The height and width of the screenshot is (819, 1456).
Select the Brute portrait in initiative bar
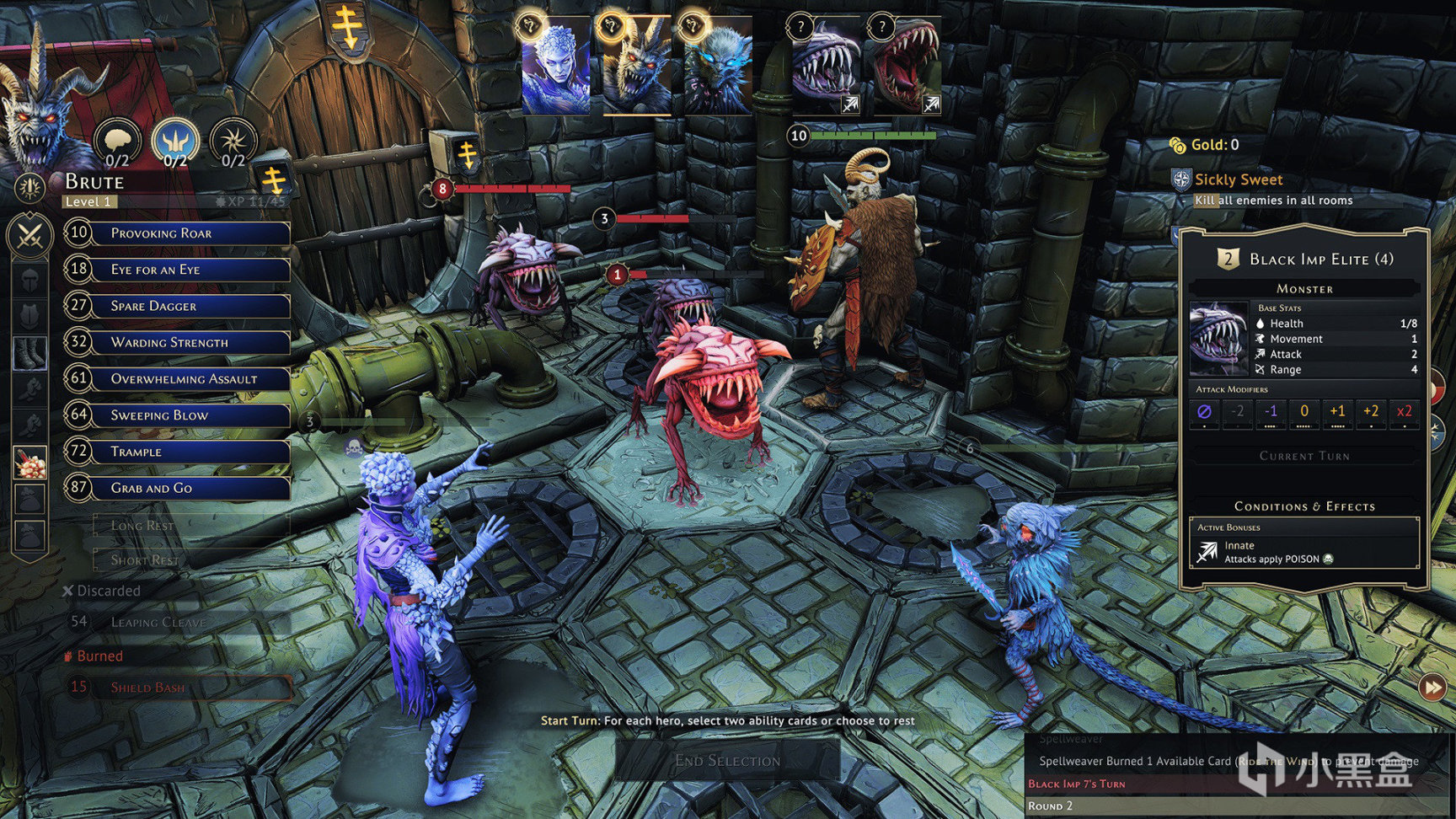tap(637, 67)
